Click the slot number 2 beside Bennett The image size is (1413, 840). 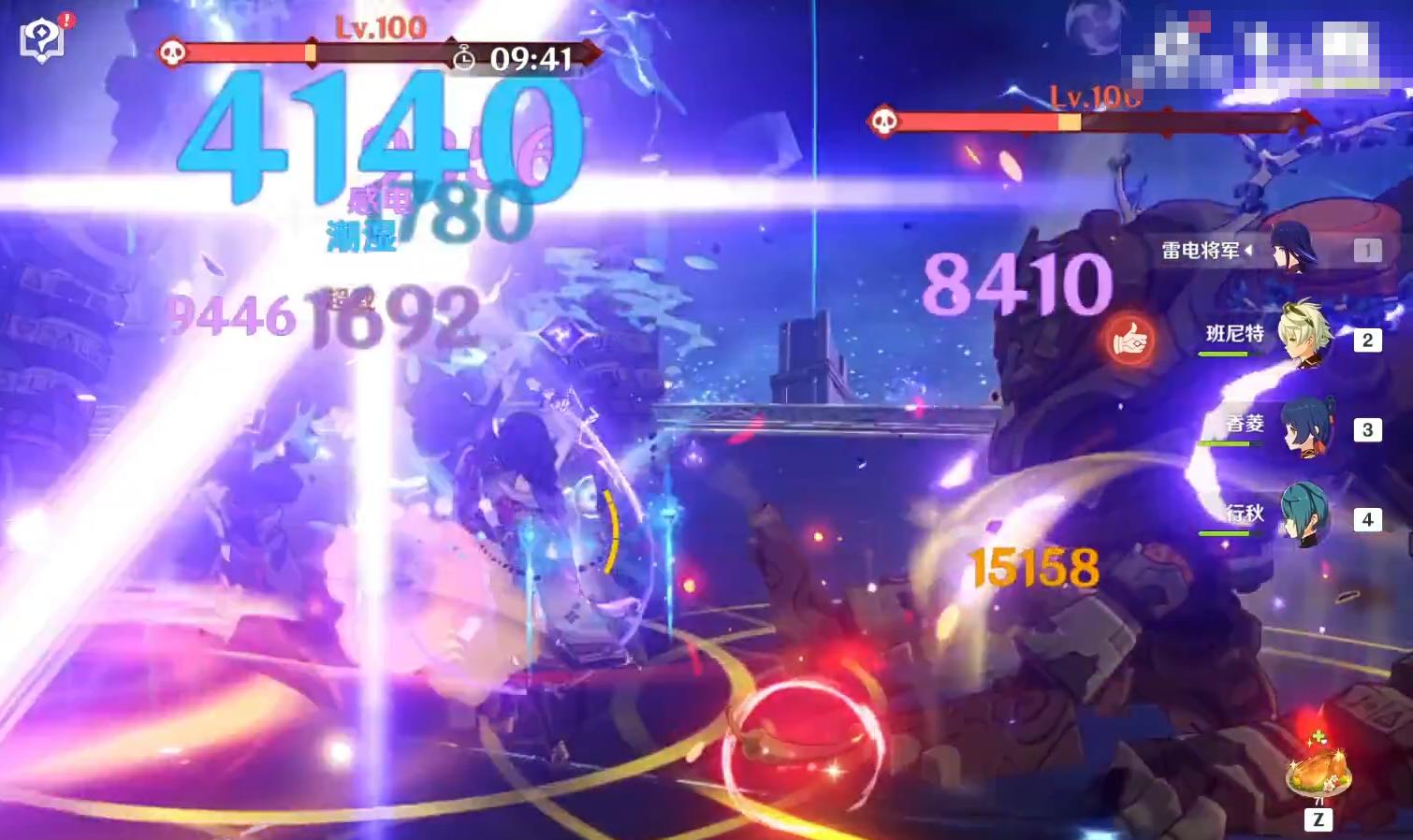pyautogui.click(x=1367, y=341)
